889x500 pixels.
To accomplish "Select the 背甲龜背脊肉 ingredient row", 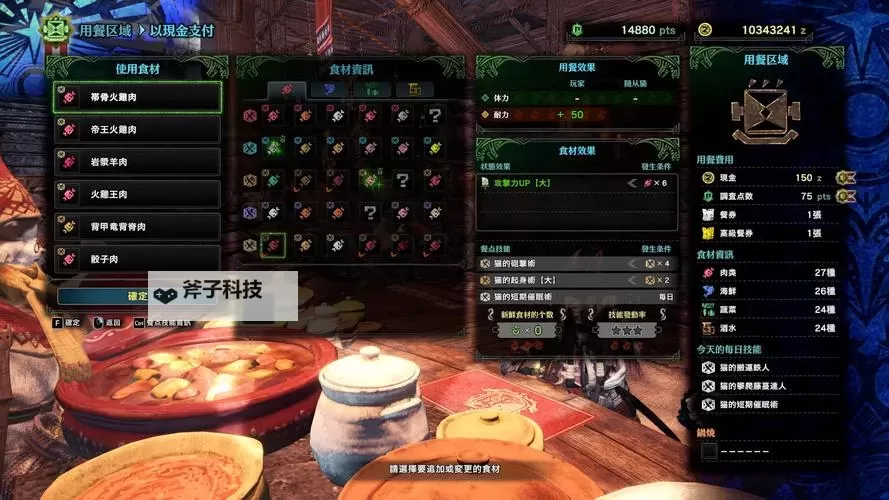I will pyautogui.click(x=137, y=226).
